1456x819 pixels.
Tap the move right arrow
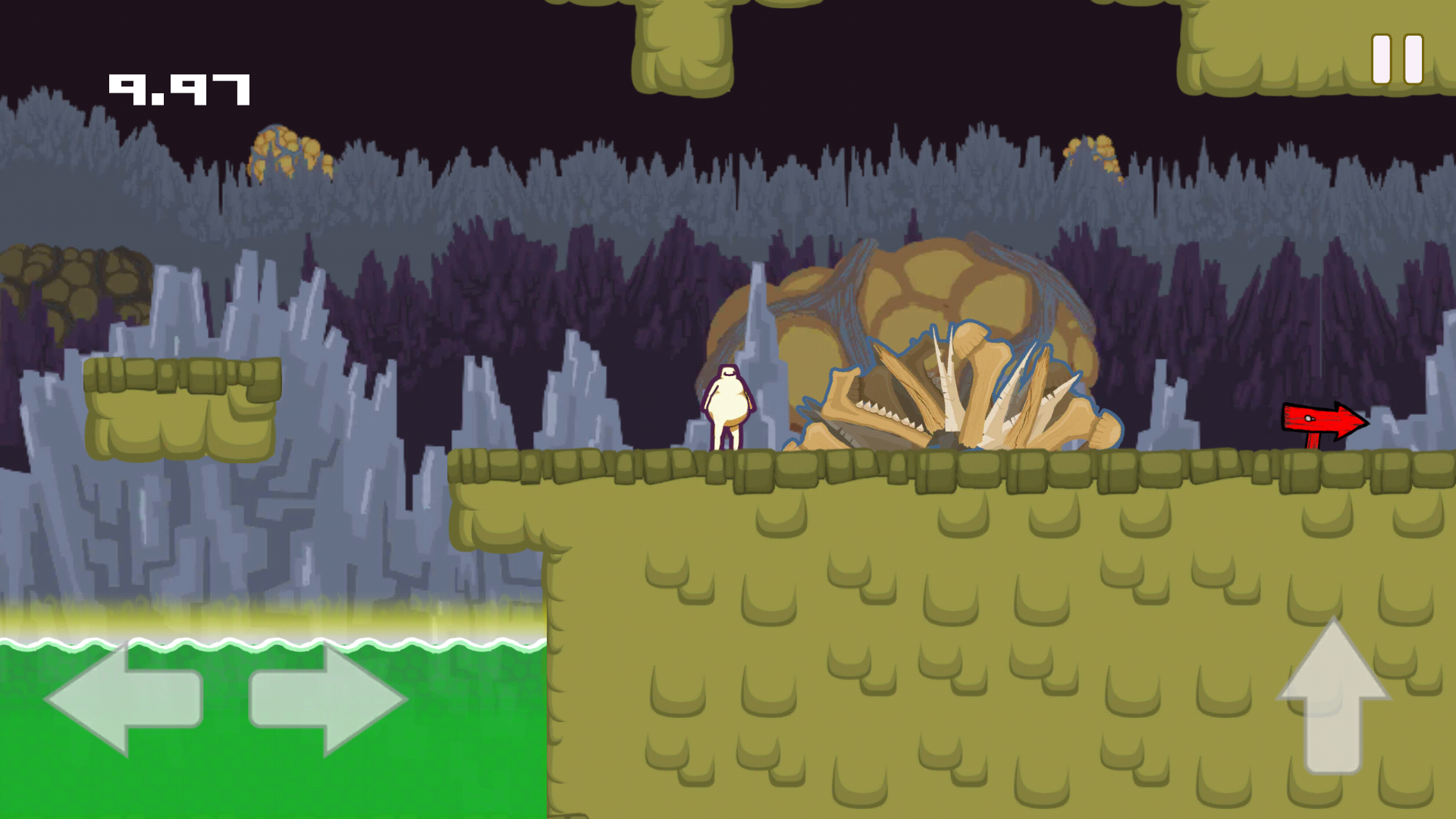tap(328, 699)
